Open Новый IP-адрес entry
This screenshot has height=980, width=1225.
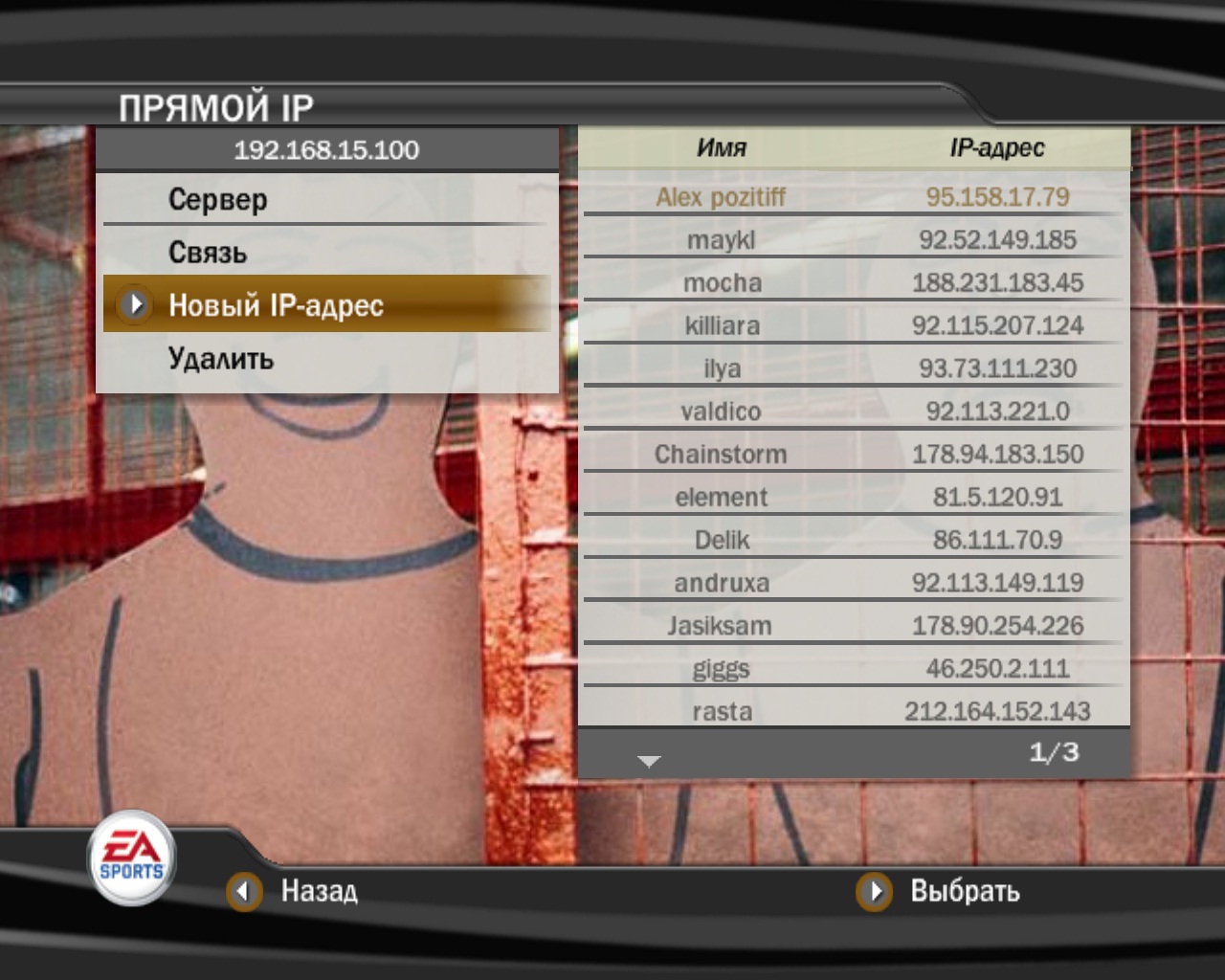pyautogui.click(x=276, y=305)
